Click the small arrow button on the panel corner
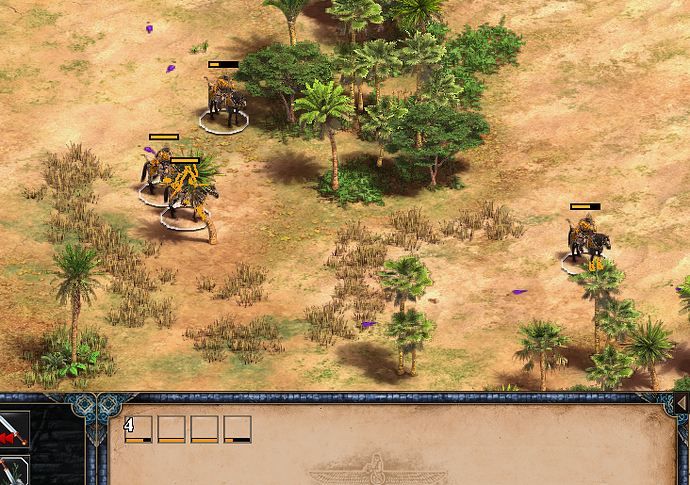Image resolution: width=690 pixels, height=485 pixels. point(681,402)
